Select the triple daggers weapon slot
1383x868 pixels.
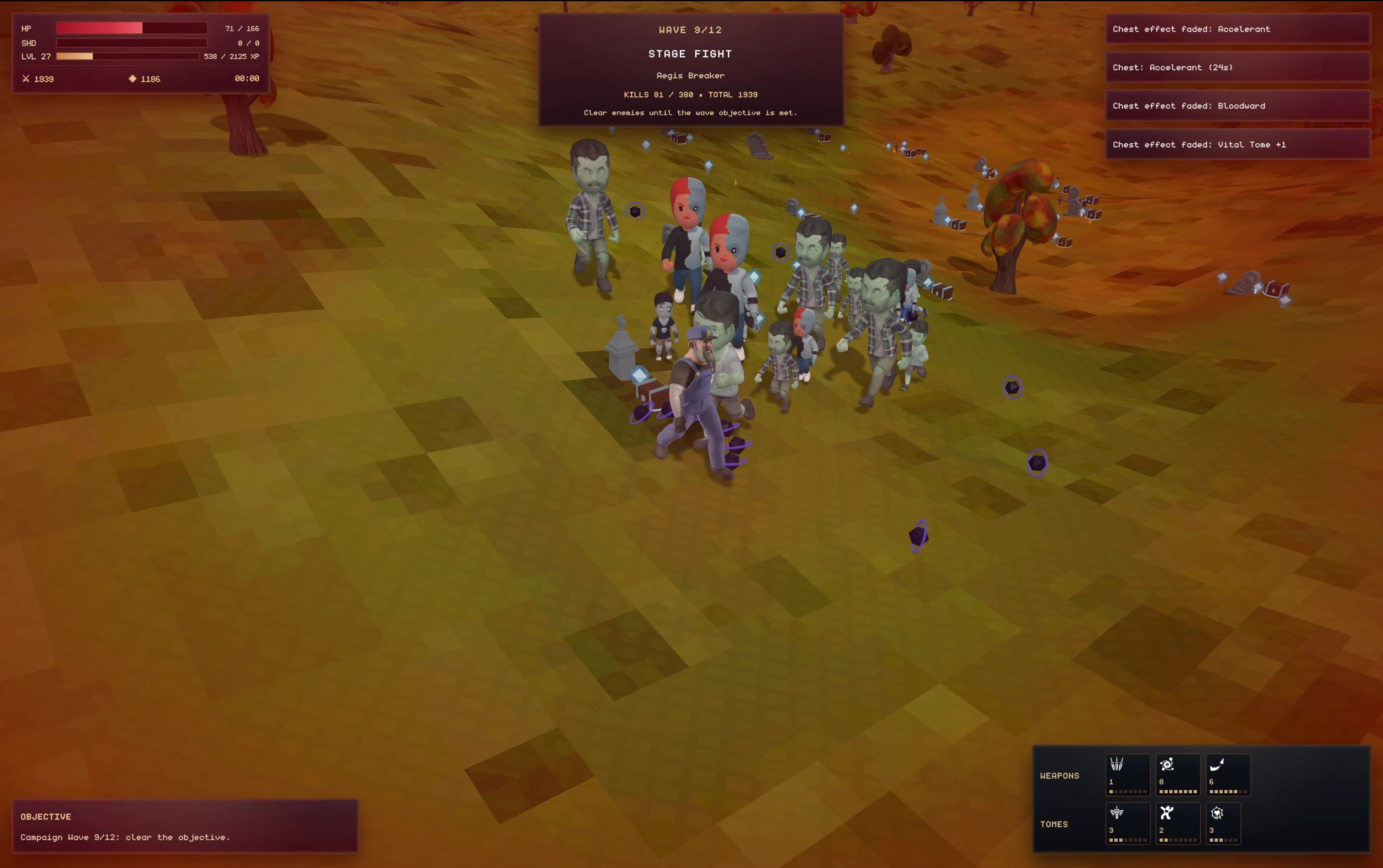click(x=1127, y=774)
